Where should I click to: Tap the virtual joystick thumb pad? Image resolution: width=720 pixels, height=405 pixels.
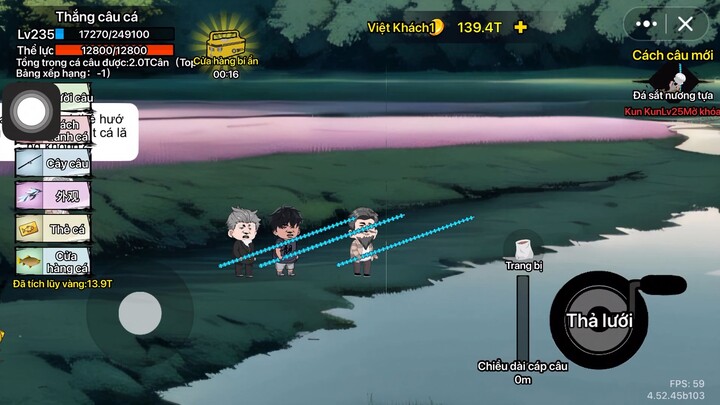(140, 314)
